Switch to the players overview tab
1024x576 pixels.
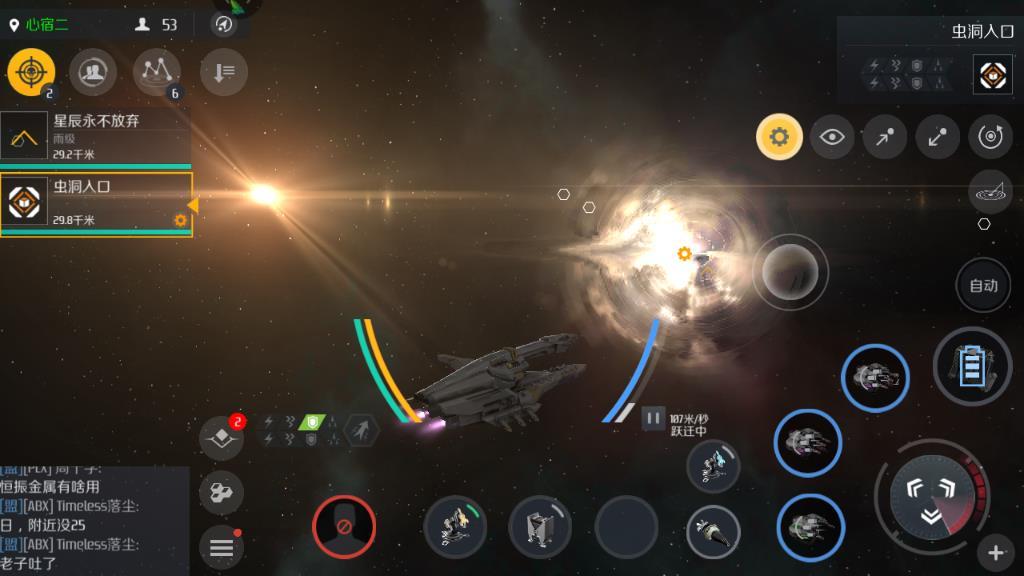click(x=93, y=72)
